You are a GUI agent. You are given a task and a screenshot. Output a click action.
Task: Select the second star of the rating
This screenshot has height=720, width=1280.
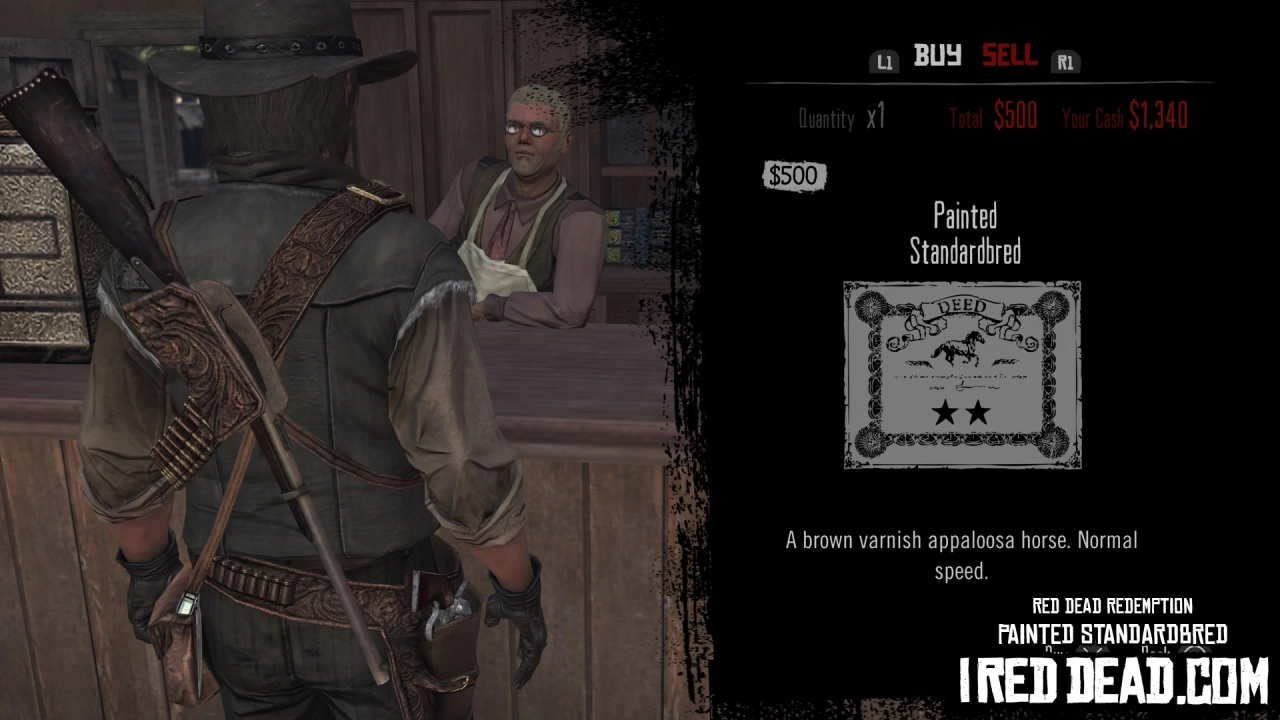[977, 411]
